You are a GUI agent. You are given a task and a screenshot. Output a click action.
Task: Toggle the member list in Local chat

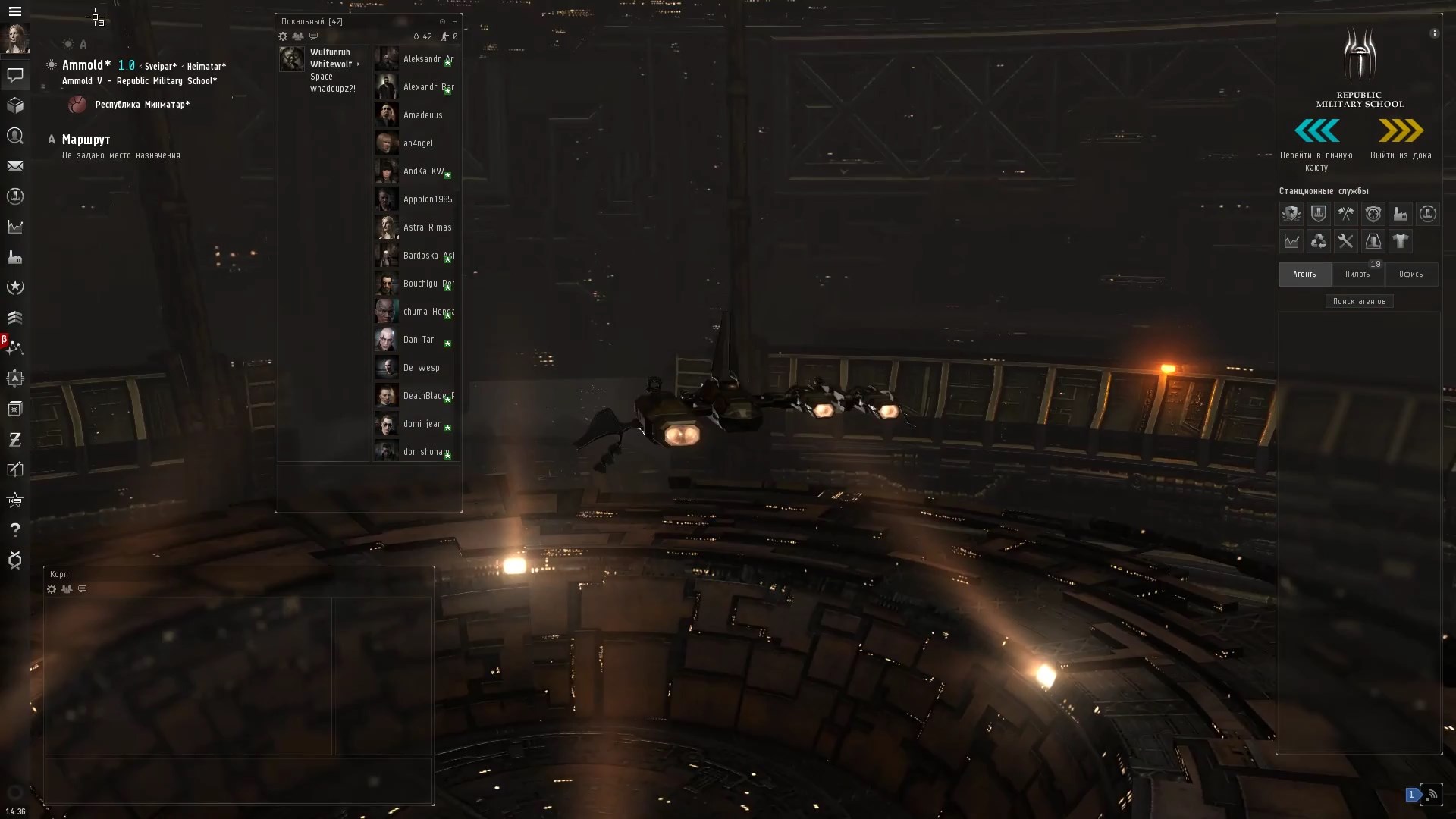click(299, 36)
